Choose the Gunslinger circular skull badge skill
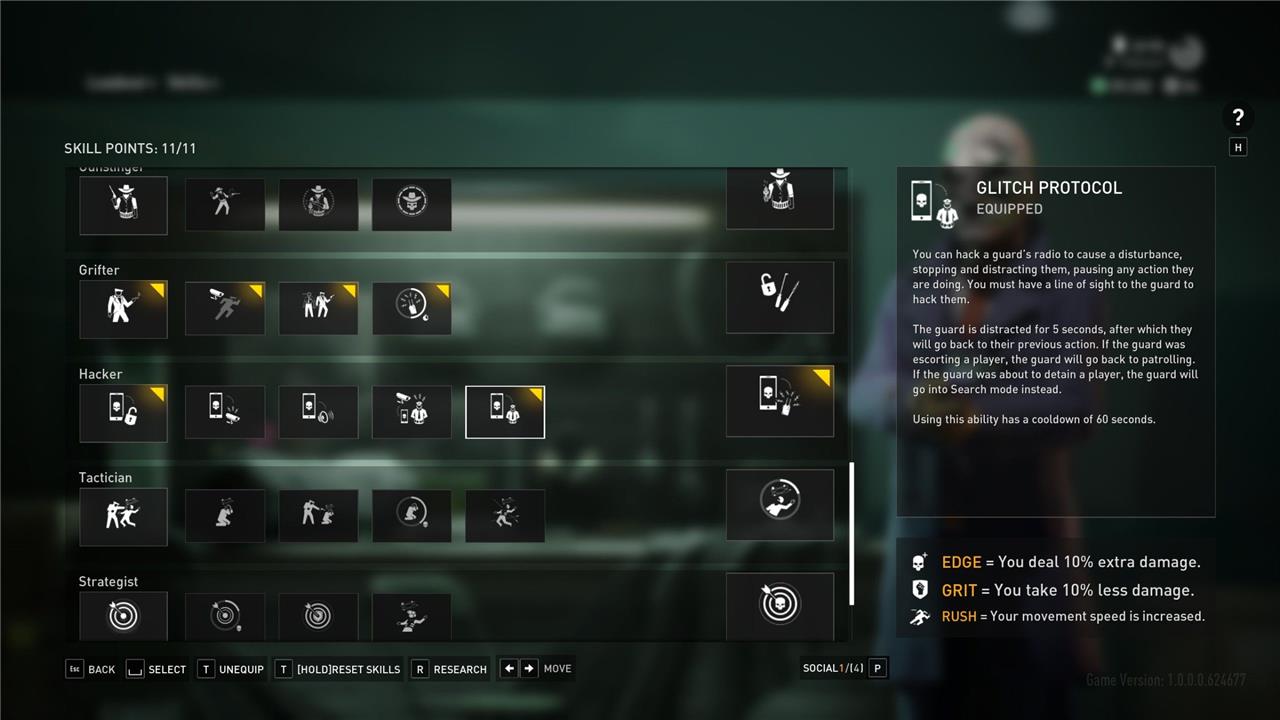1280x720 pixels. coord(411,205)
